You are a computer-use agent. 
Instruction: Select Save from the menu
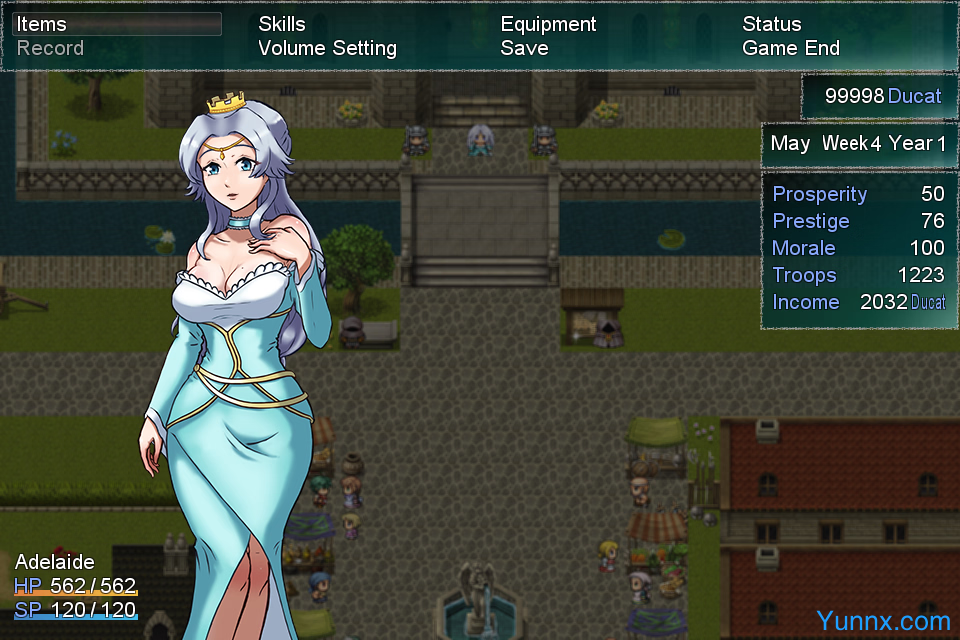[524, 48]
